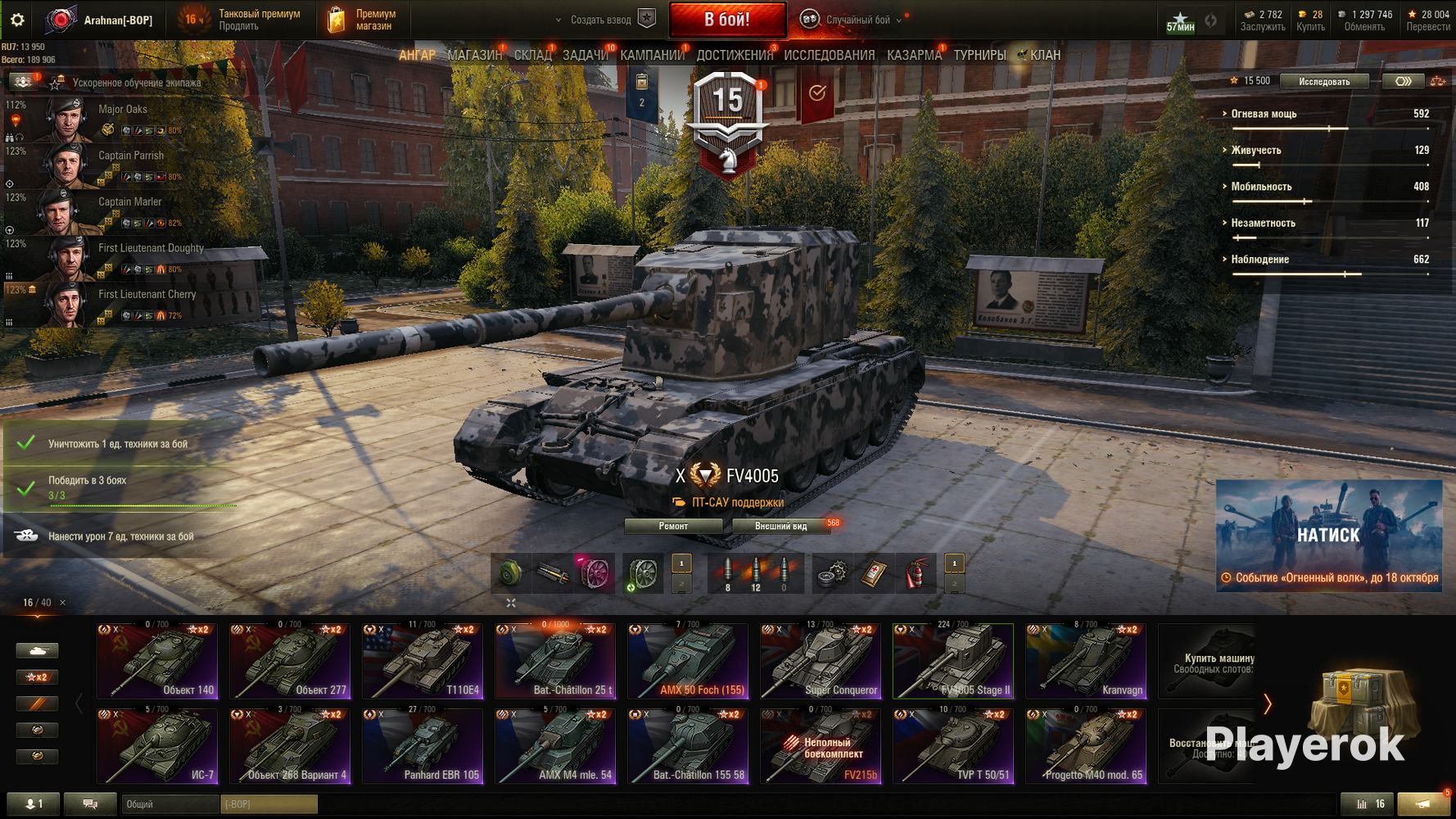Switch to the МАГАЗИН tab
This screenshot has width=1456, height=819.
point(475,55)
